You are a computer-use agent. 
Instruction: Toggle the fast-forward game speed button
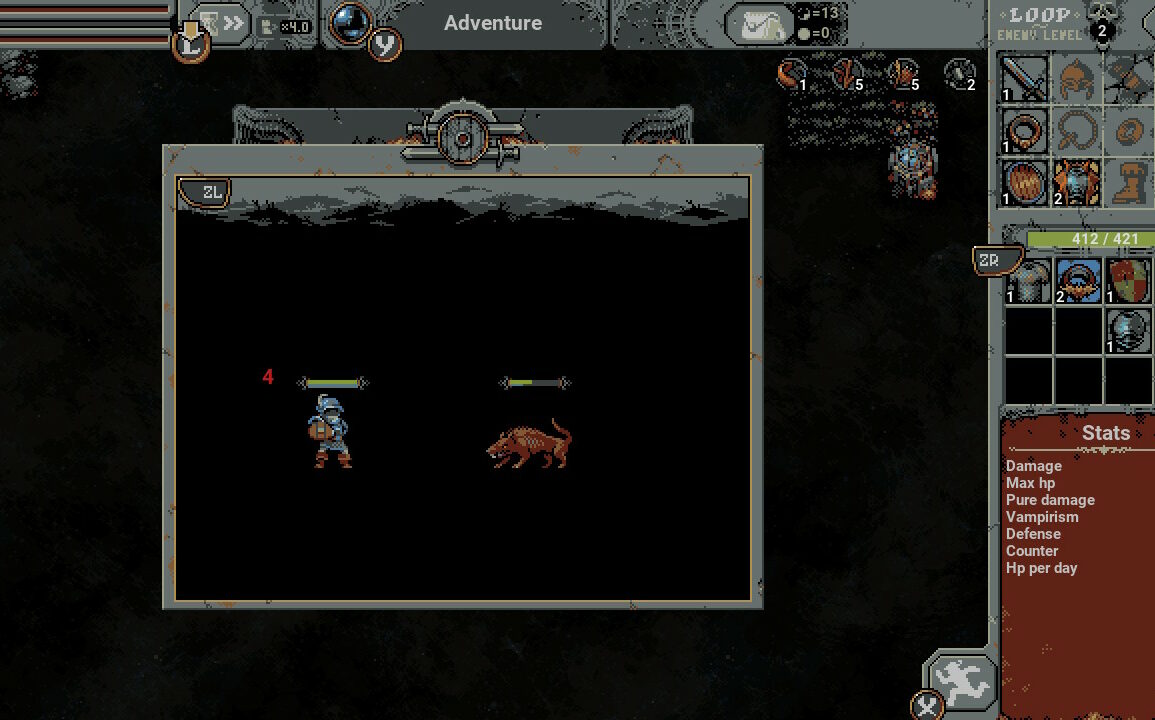click(x=222, y=23)
